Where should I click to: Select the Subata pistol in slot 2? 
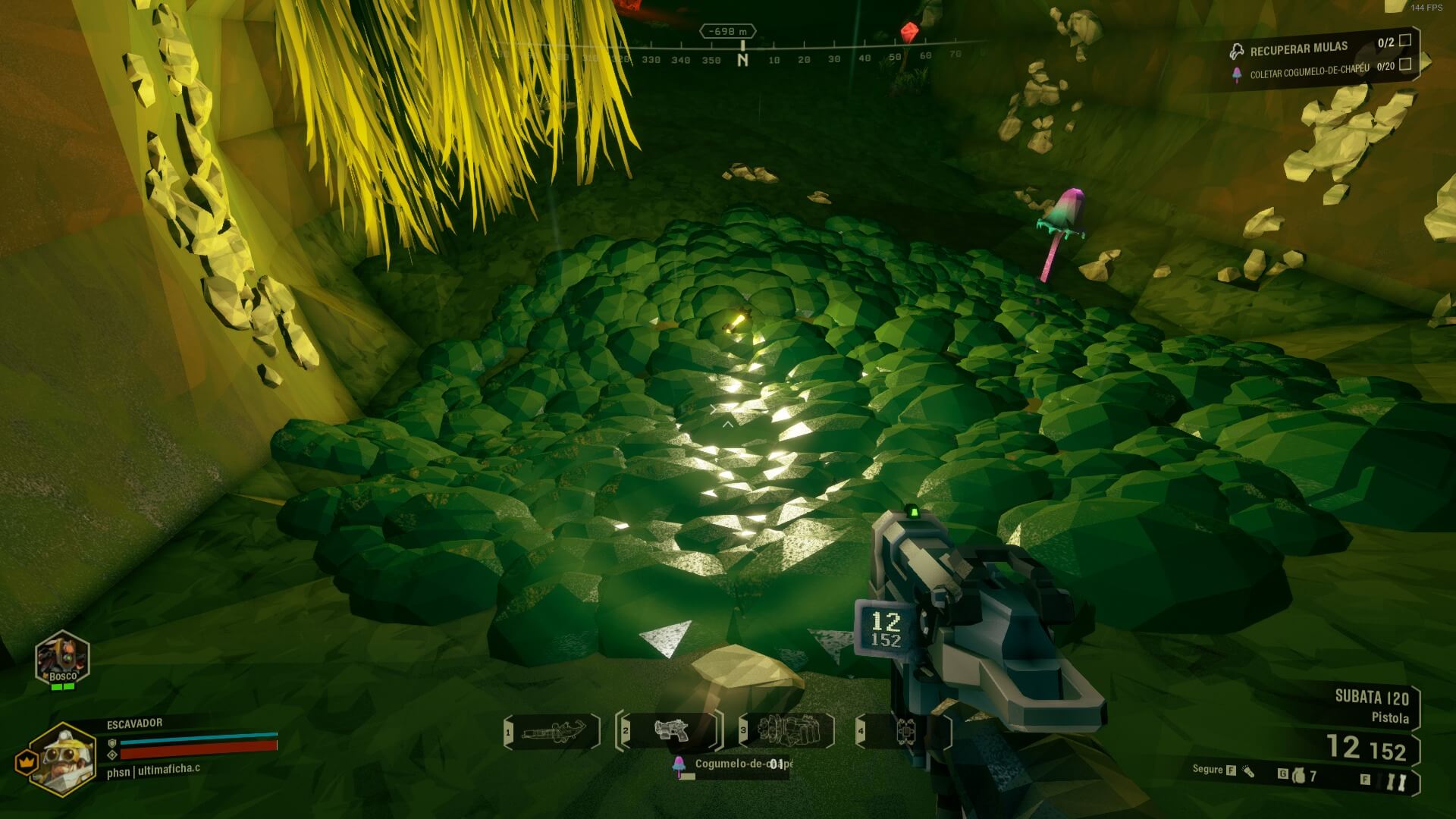(670, 731)
